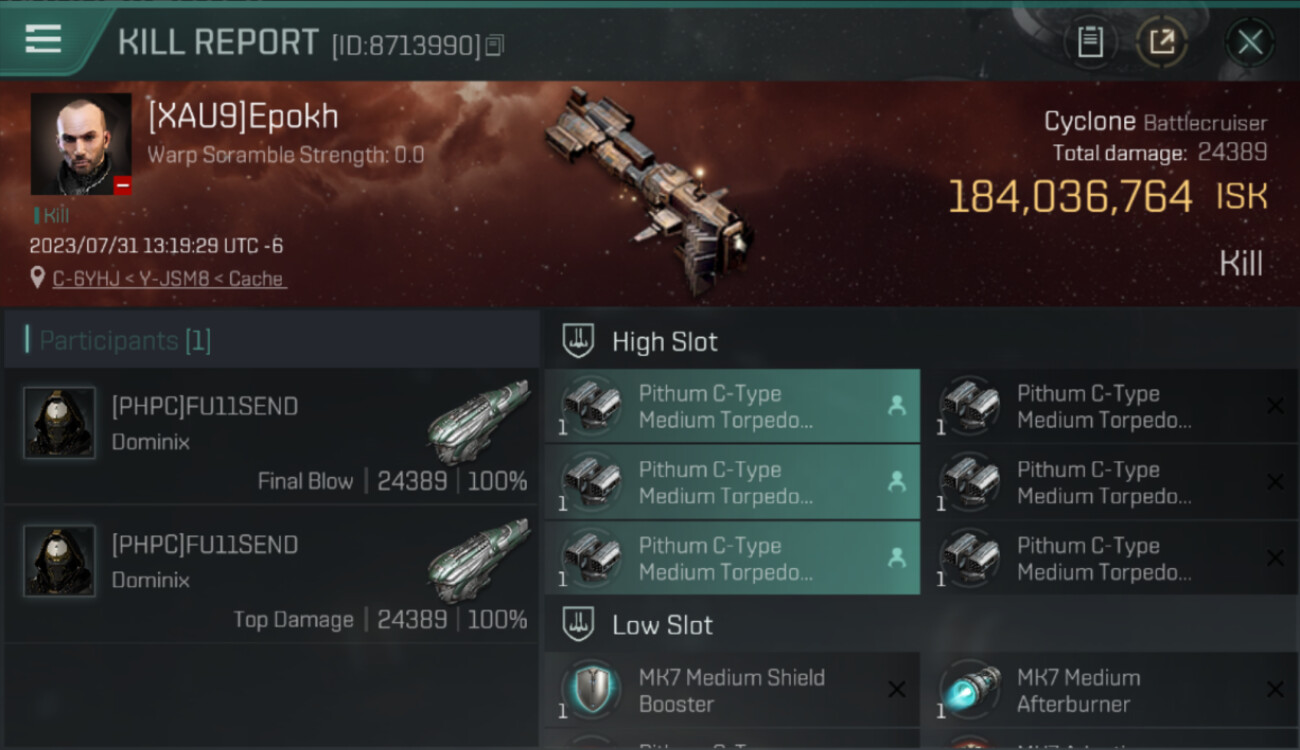Copy the kill report ID

tap(495, 45)
